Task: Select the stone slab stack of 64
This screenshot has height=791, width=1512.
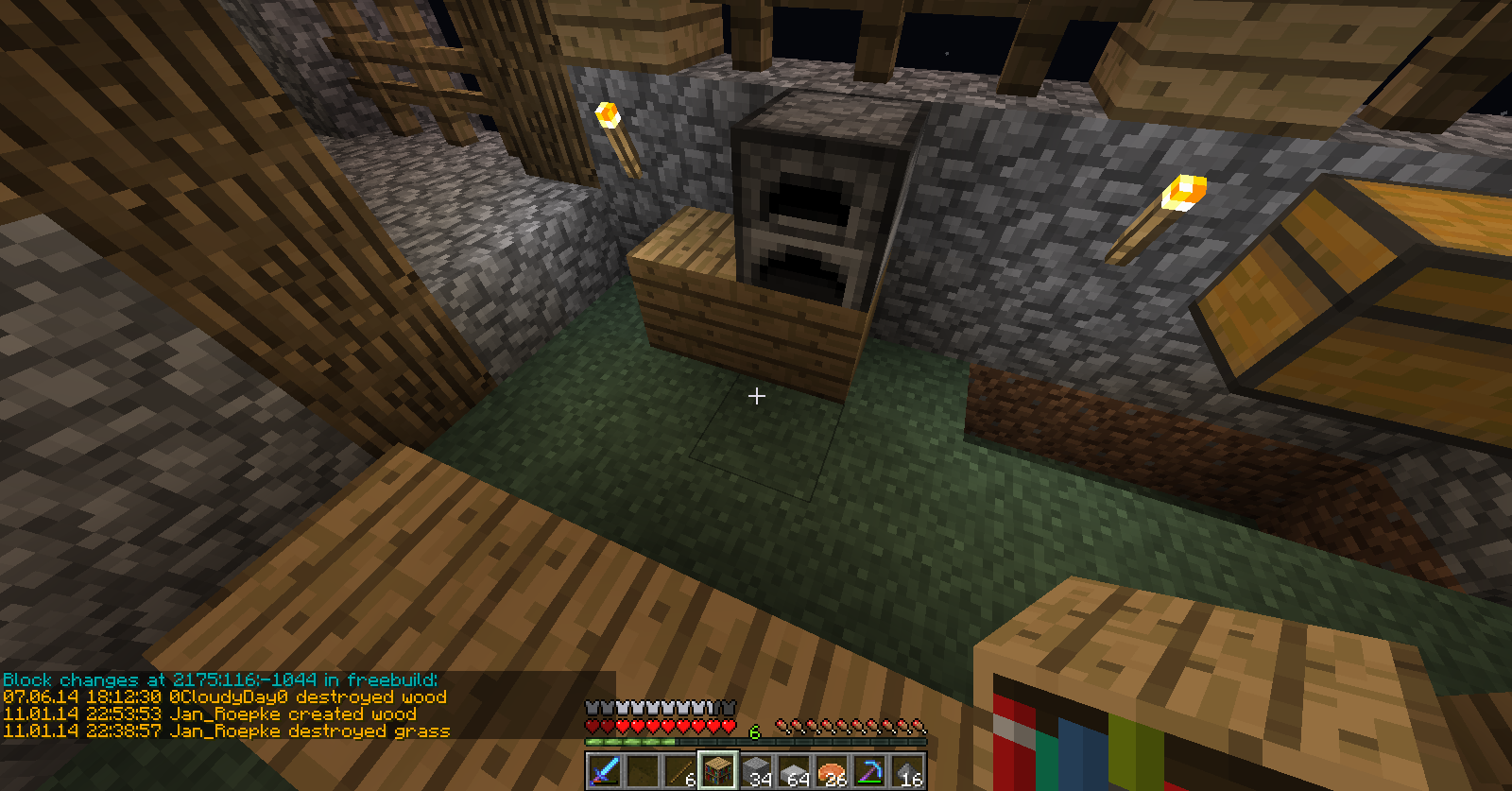Action: click(x=794, y=771)
